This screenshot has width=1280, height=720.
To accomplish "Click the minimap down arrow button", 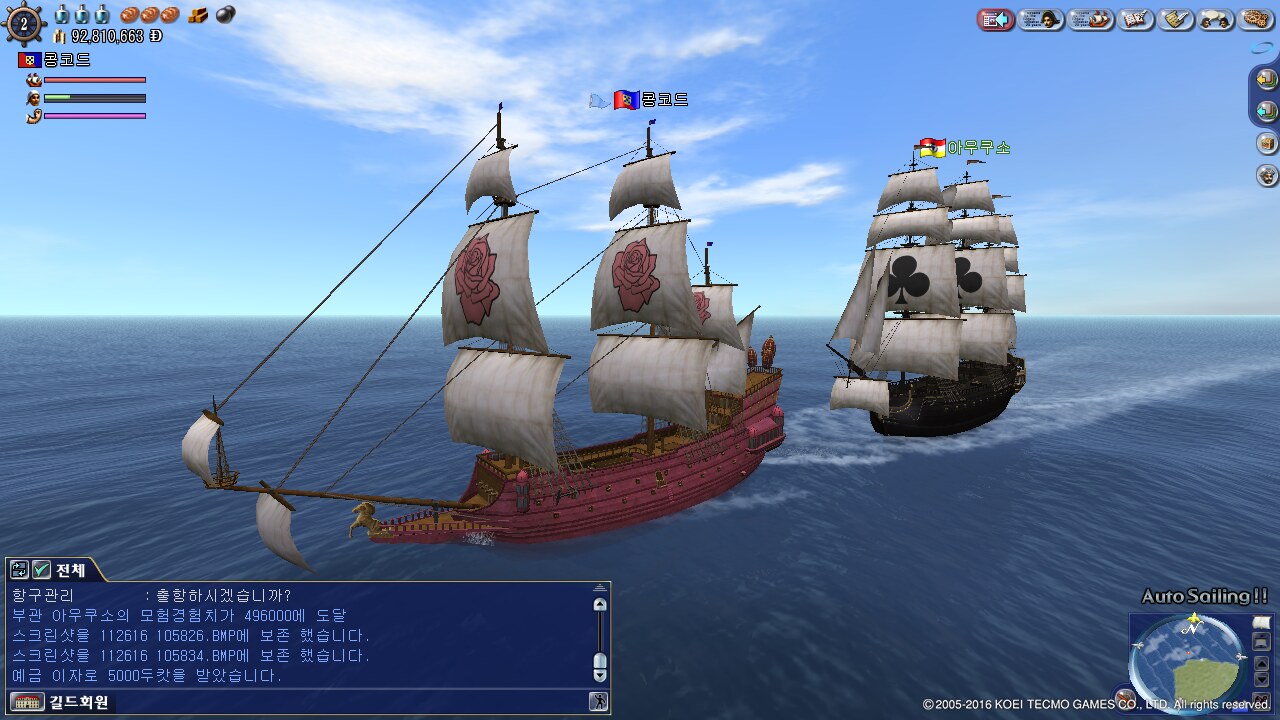I will click(x=1261, y=679).
